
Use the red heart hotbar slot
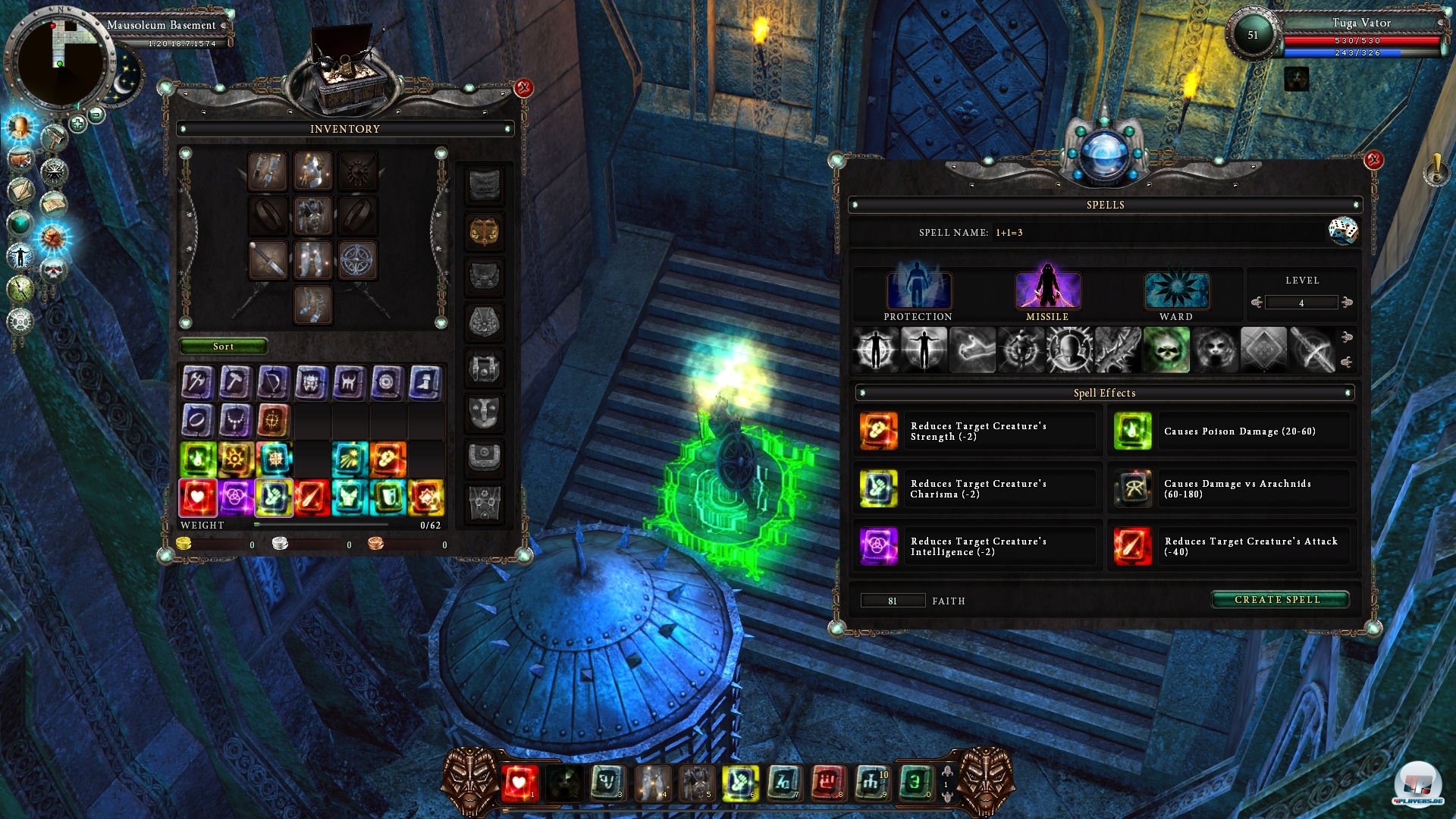(x=519, y=783)
